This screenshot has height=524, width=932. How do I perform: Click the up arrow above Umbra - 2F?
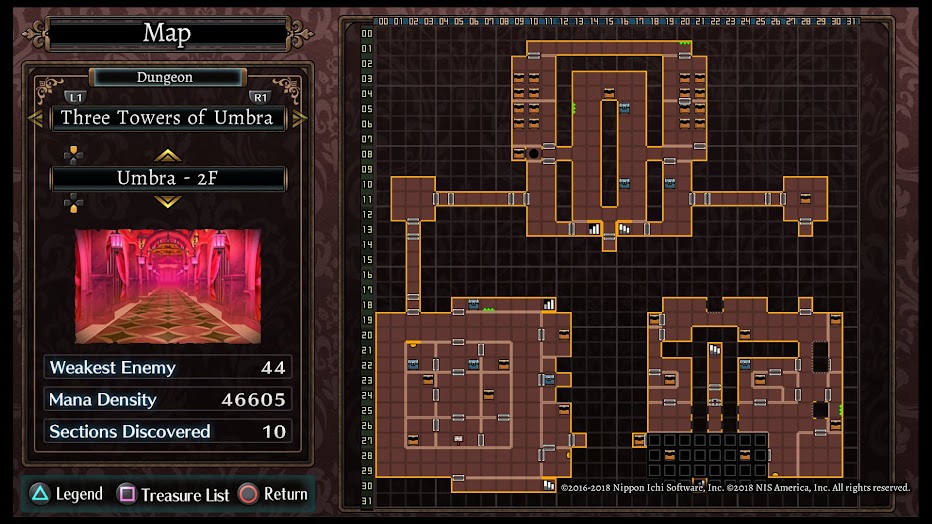coord(168,155)
